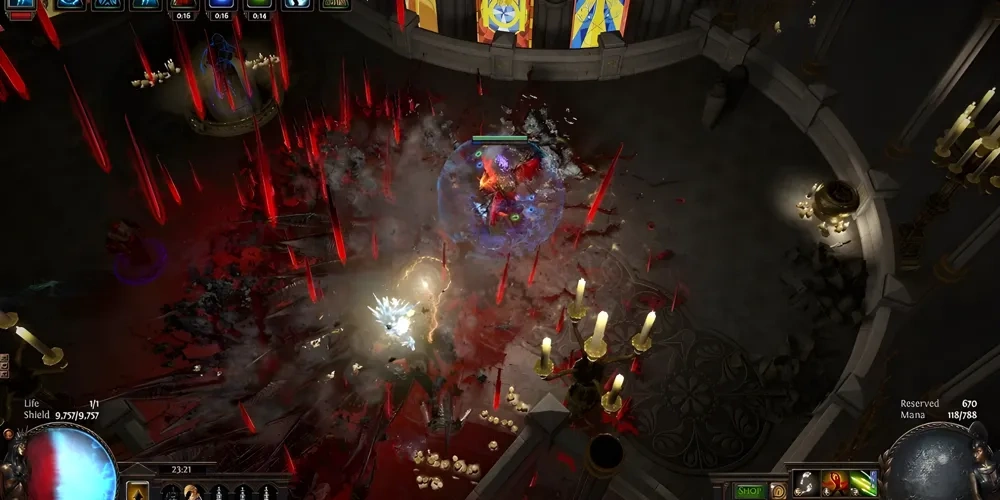
Task: Click the gold up-arrow level button
Action: (x=138, y=491)
